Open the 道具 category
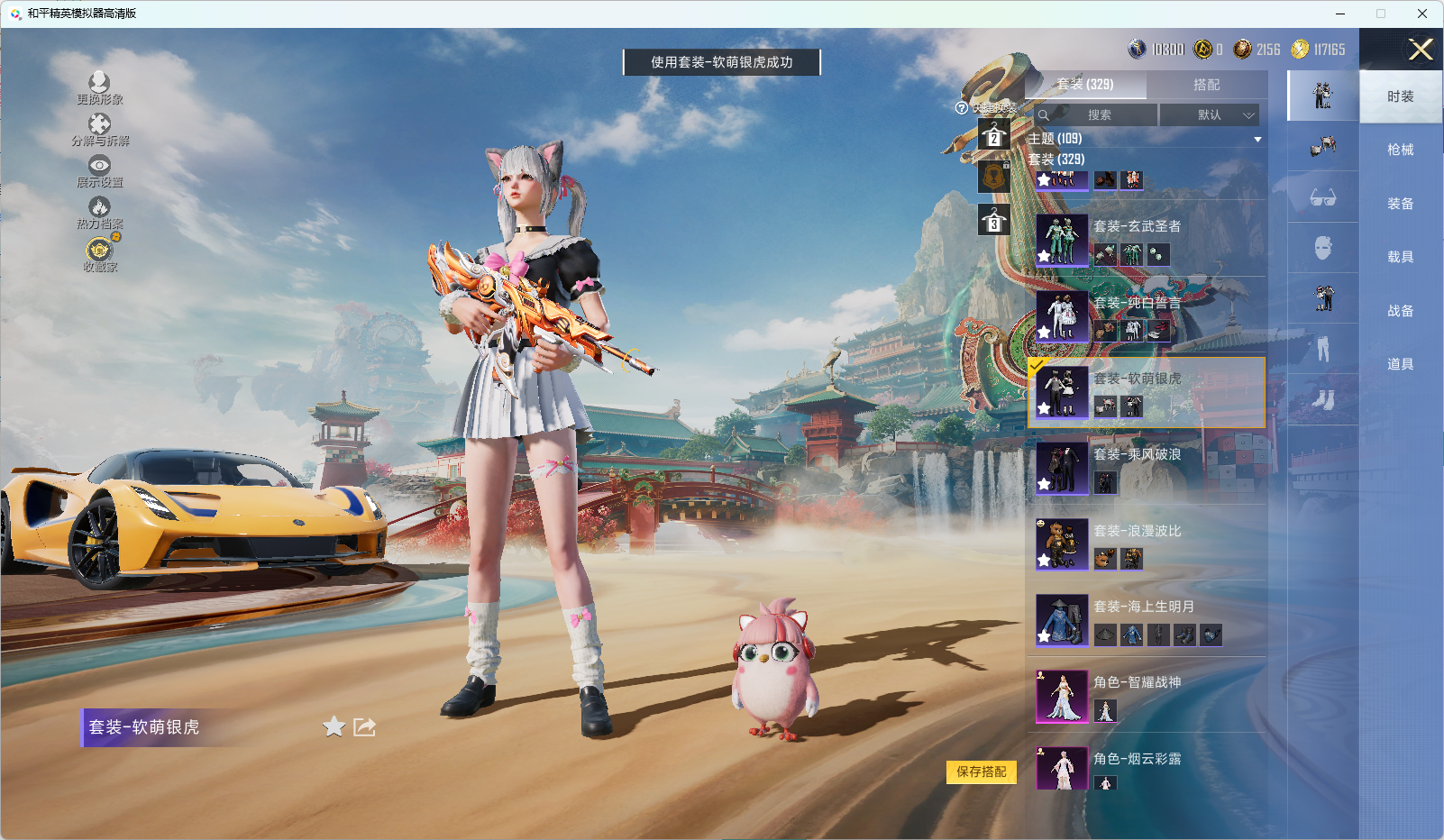Screen dimensions: 1444x840 pos(1400,364)
